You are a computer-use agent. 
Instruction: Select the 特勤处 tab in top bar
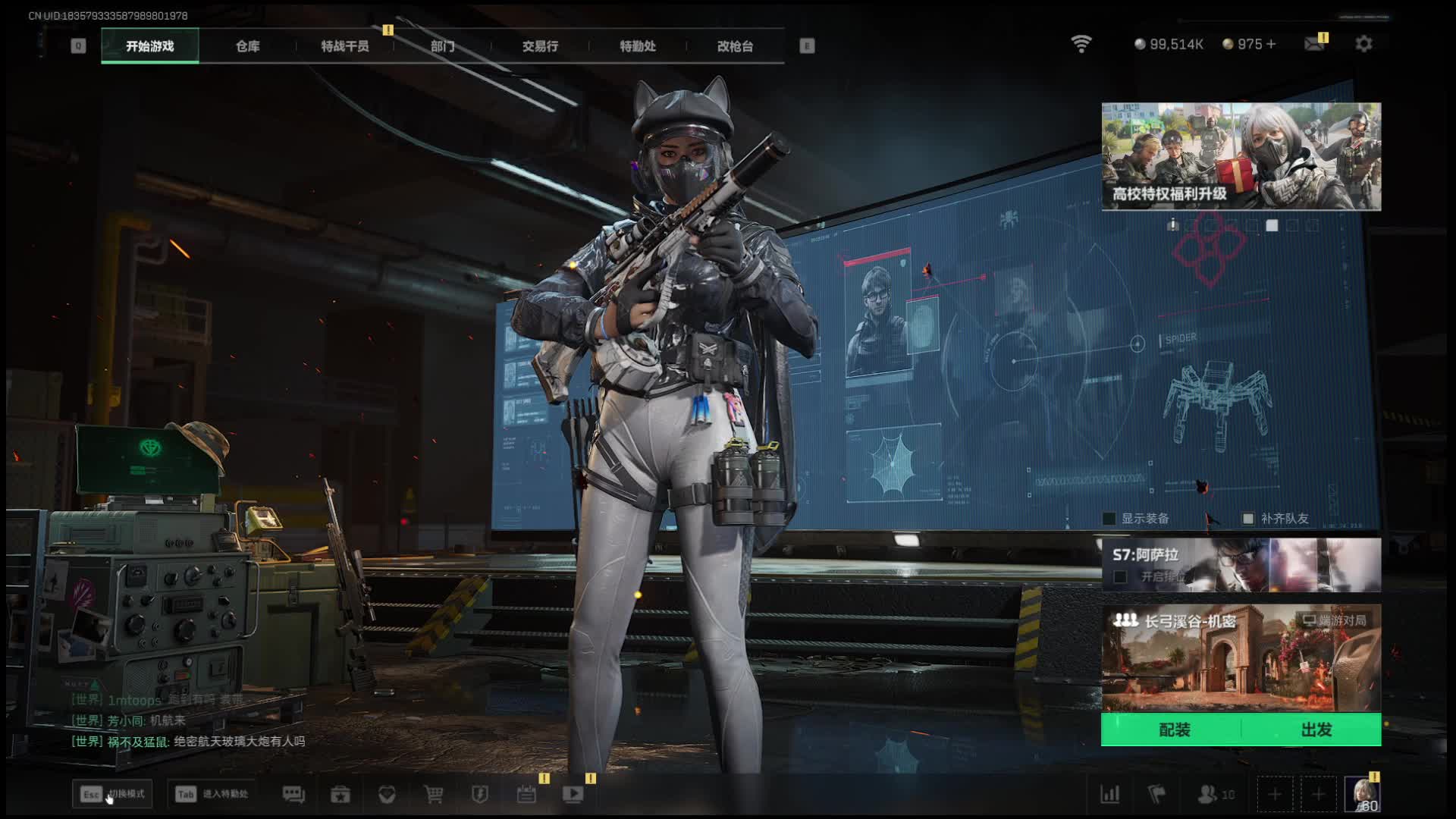pyautogui.click(x=637, y=46)
